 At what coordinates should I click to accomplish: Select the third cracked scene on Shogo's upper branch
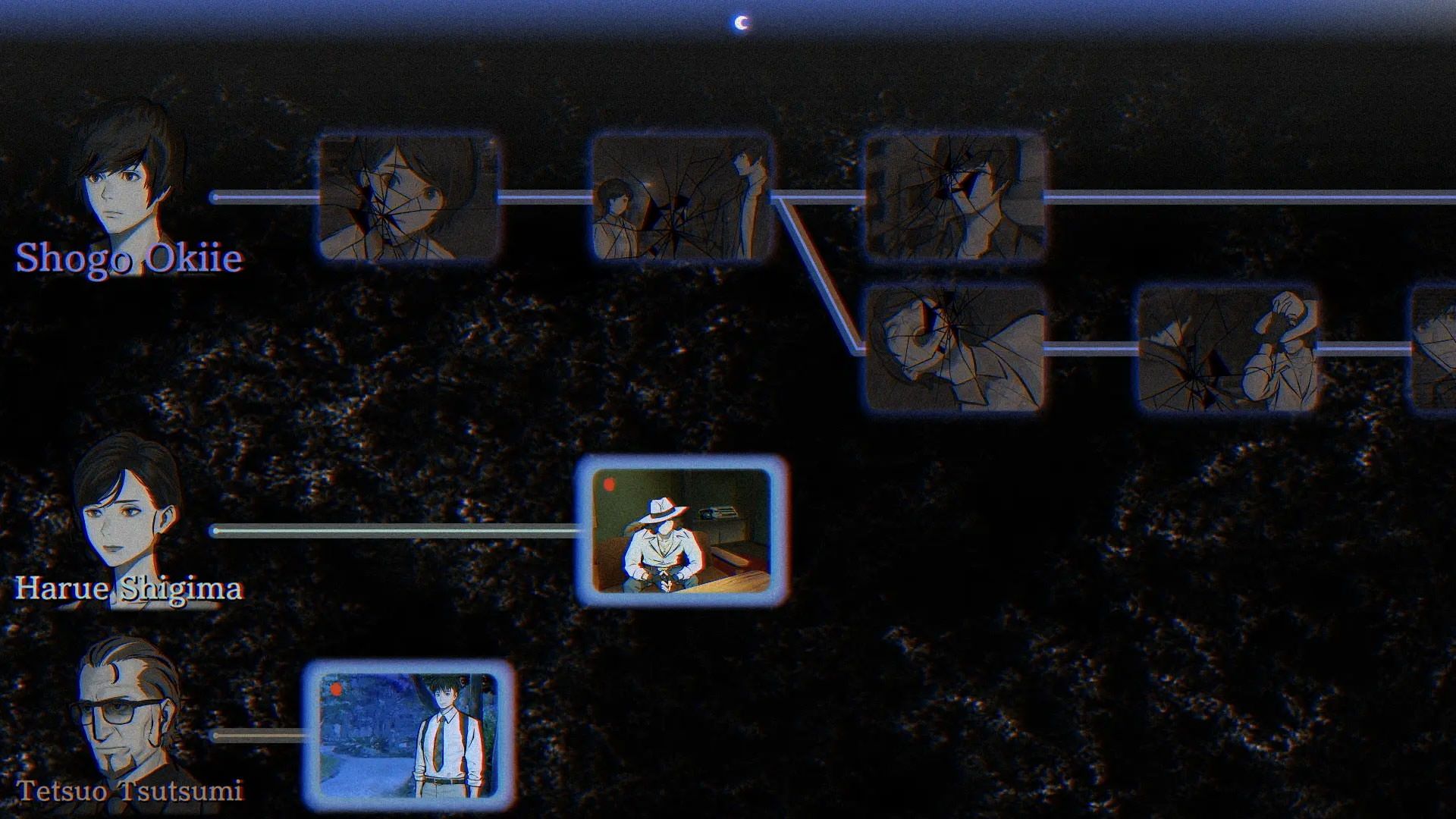tap(954, 199)
